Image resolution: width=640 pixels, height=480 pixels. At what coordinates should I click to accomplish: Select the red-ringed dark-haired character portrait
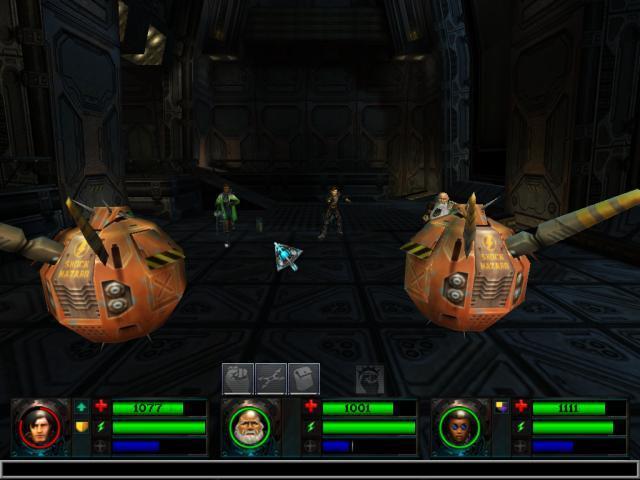[40, 428]
